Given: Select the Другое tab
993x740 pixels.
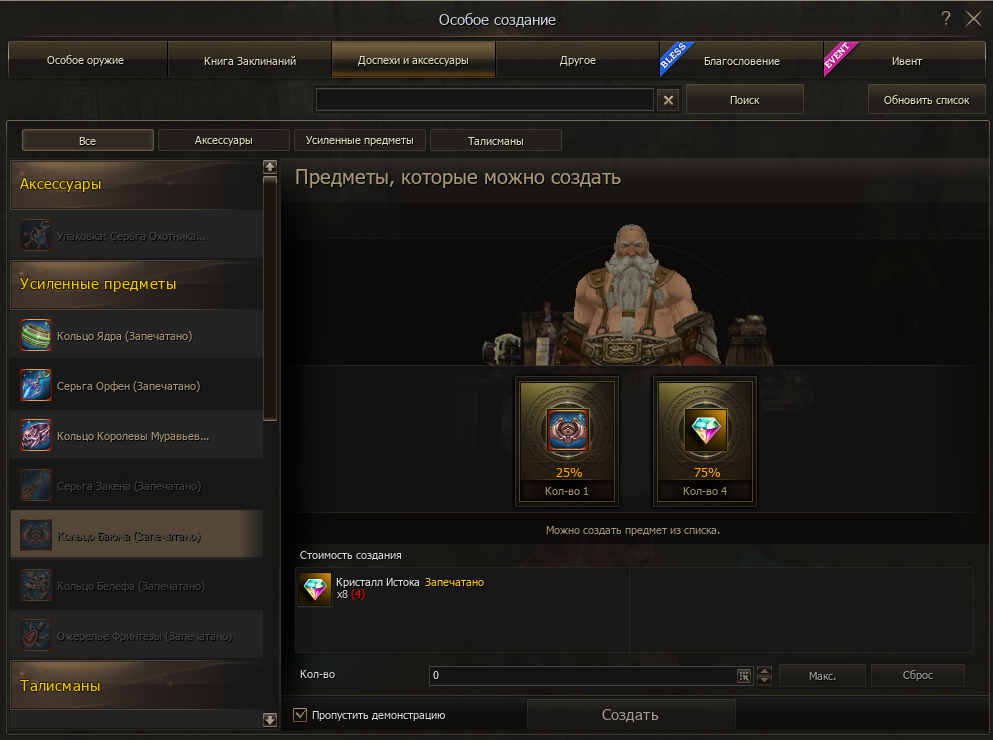Looking at the screenshot, I should coord(577,61).
